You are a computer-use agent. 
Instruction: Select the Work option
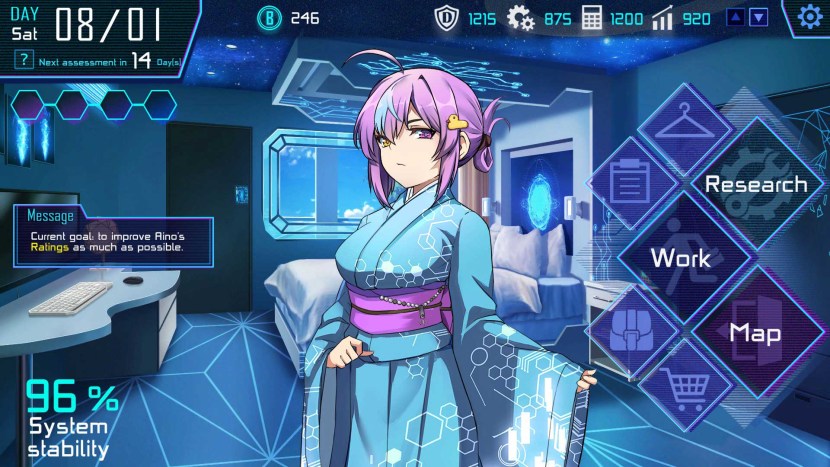[x=680, y=258]
